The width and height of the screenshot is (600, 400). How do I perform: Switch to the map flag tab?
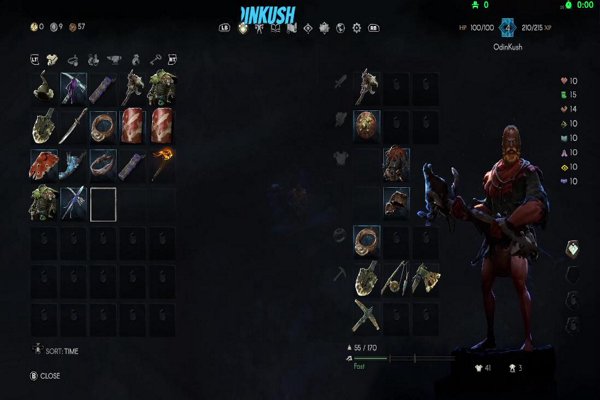click(292, 27)
